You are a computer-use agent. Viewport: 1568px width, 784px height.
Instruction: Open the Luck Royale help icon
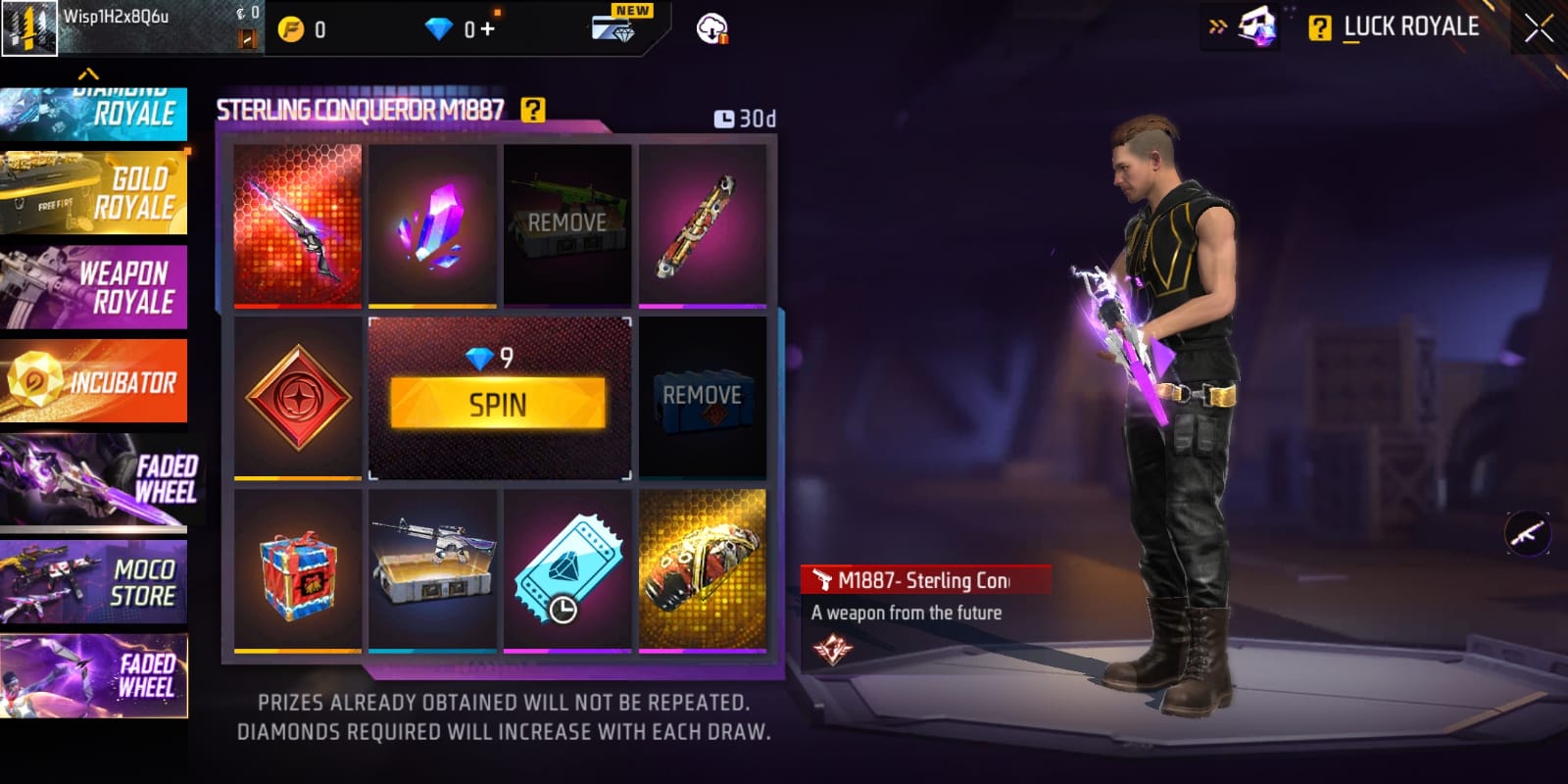point(1320,28)
